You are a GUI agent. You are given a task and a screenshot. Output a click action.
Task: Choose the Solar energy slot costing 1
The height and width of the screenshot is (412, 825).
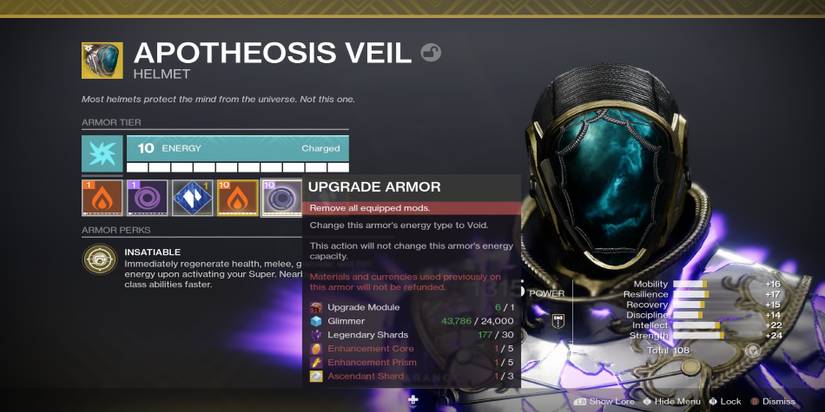[x=102, y=198]
